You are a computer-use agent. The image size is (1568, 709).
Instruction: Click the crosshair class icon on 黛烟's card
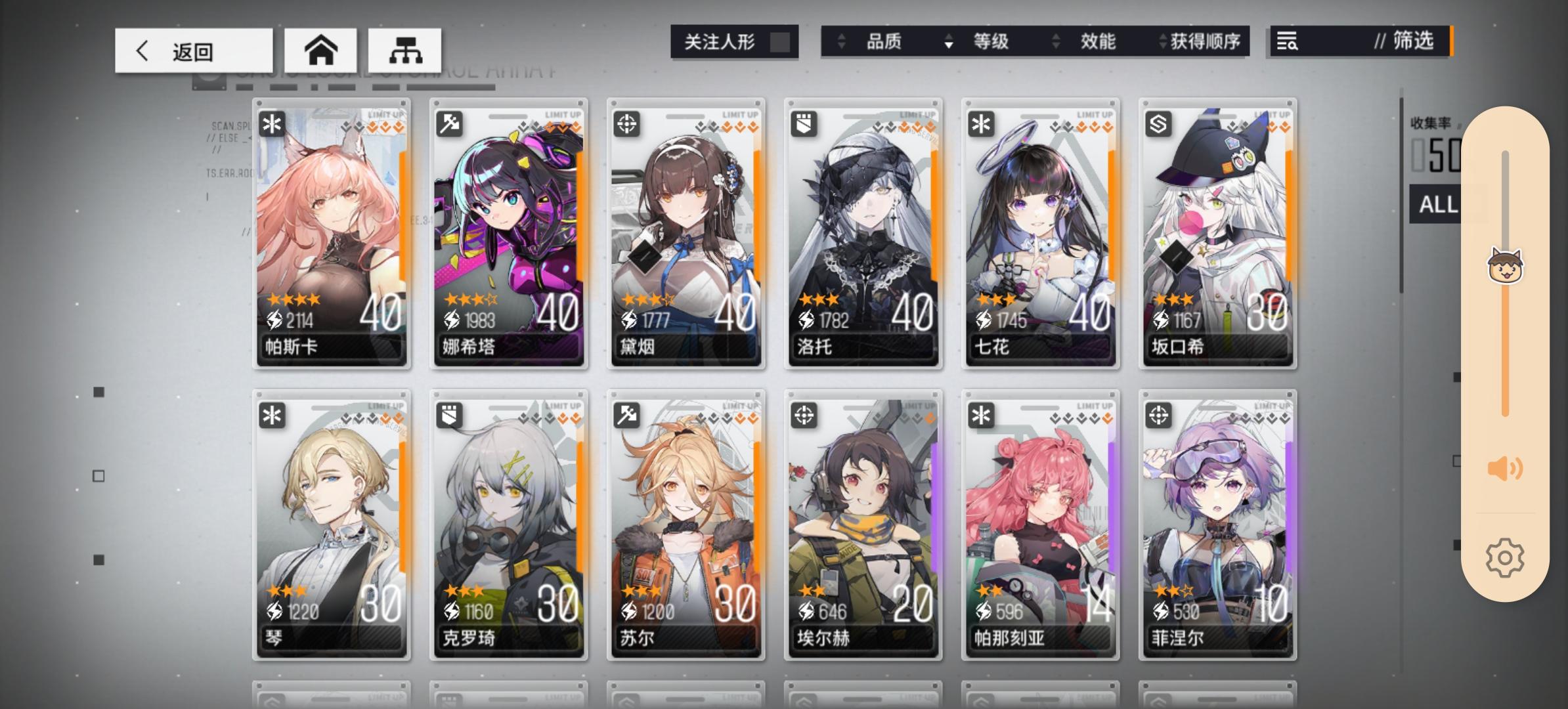click(626, 123)
